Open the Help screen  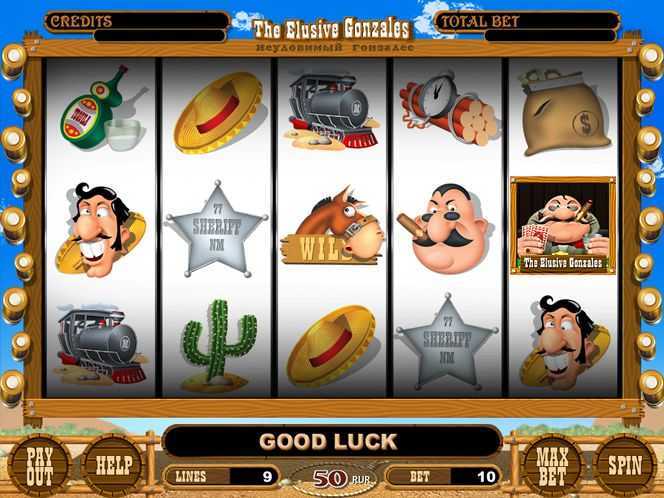point(111,466)
